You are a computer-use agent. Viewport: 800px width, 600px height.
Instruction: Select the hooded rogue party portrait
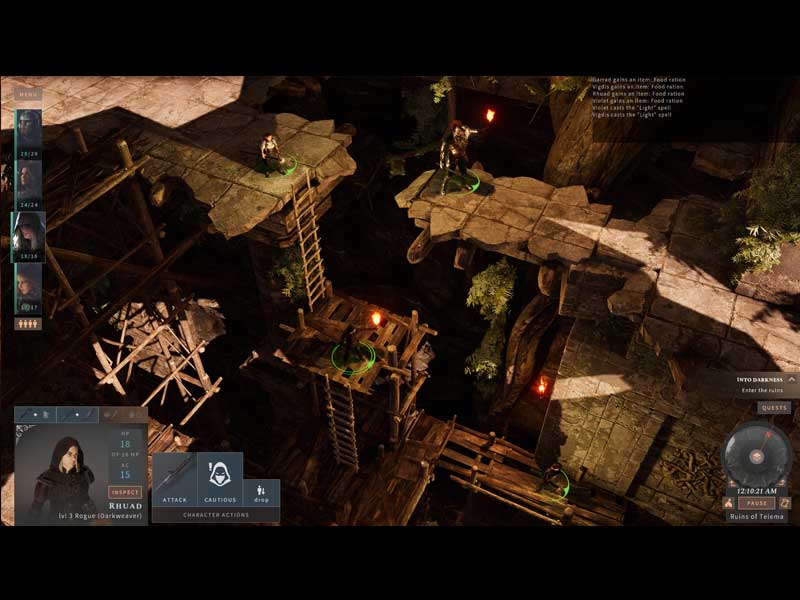point(29,232)
